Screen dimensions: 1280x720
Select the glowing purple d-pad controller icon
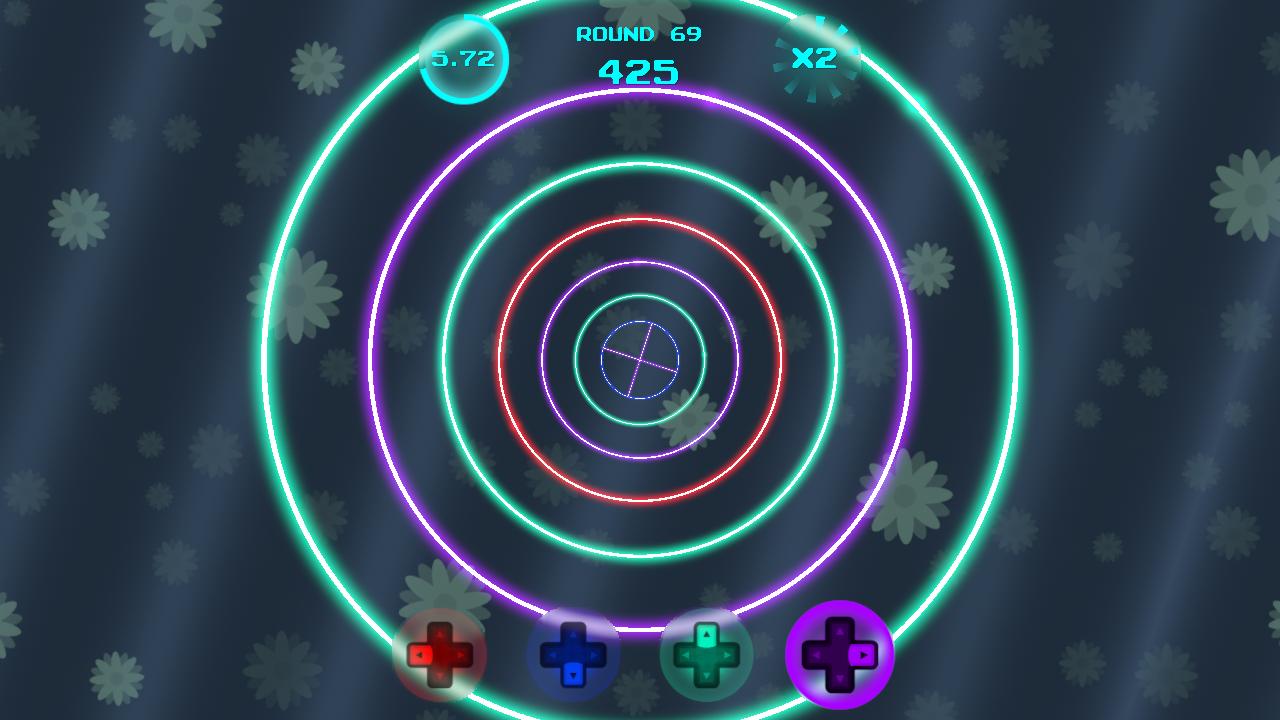[840, 655]
